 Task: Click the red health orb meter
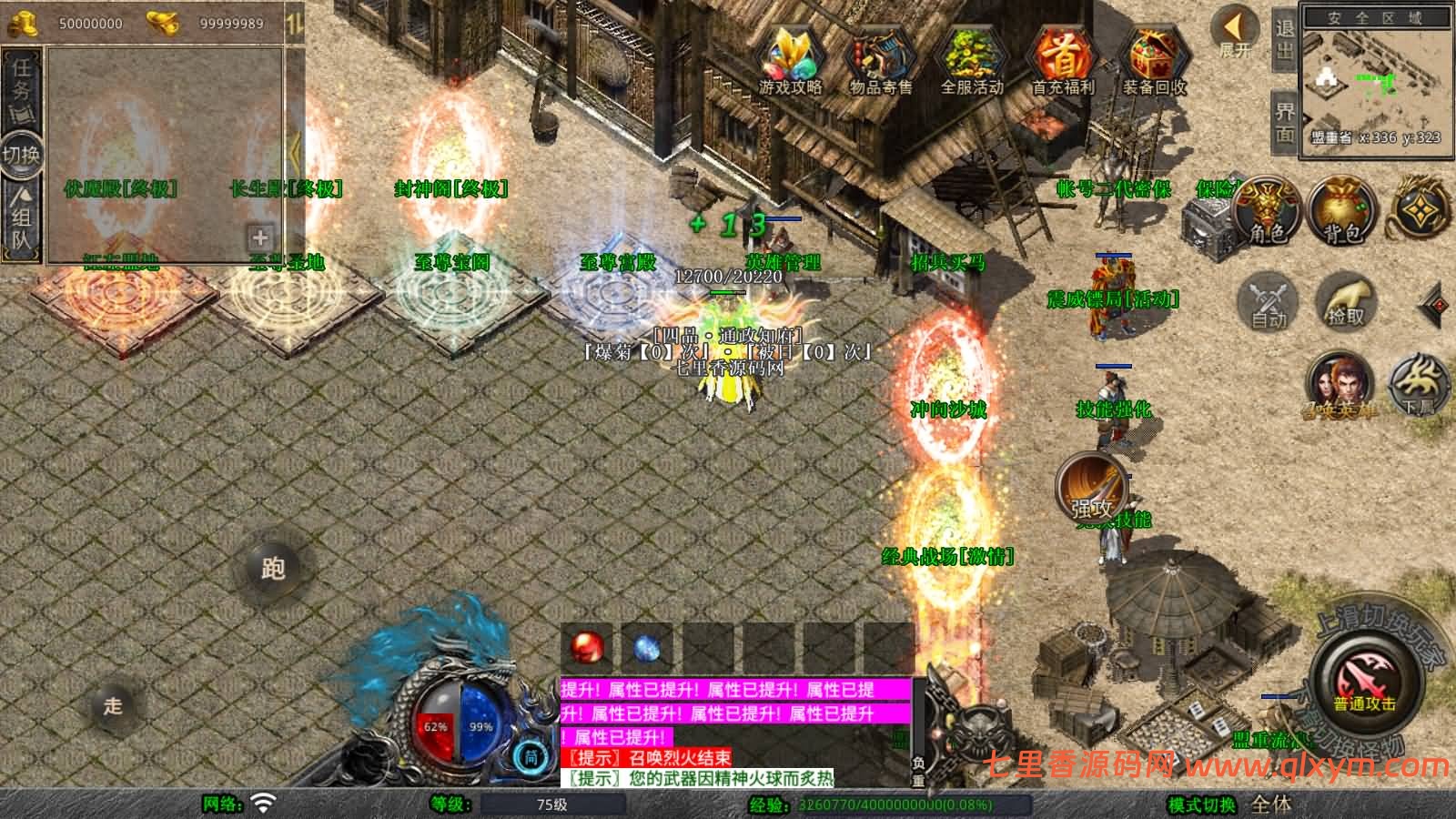435,728
